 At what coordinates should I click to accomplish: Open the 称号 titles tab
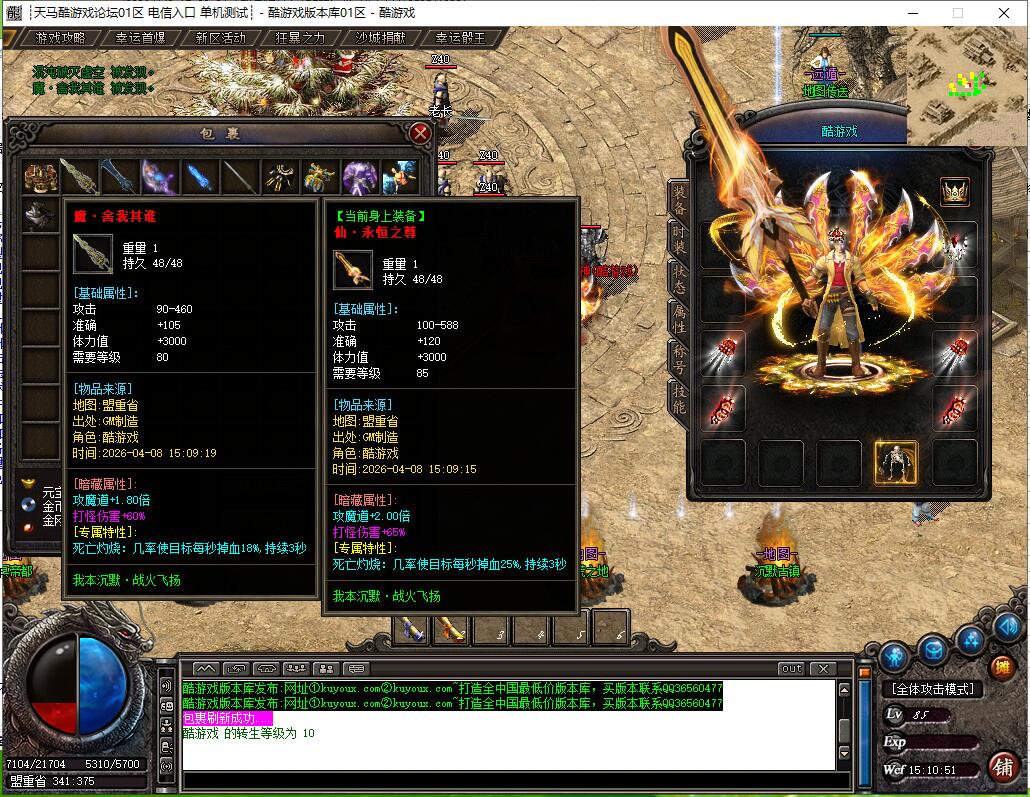point(679,357)
